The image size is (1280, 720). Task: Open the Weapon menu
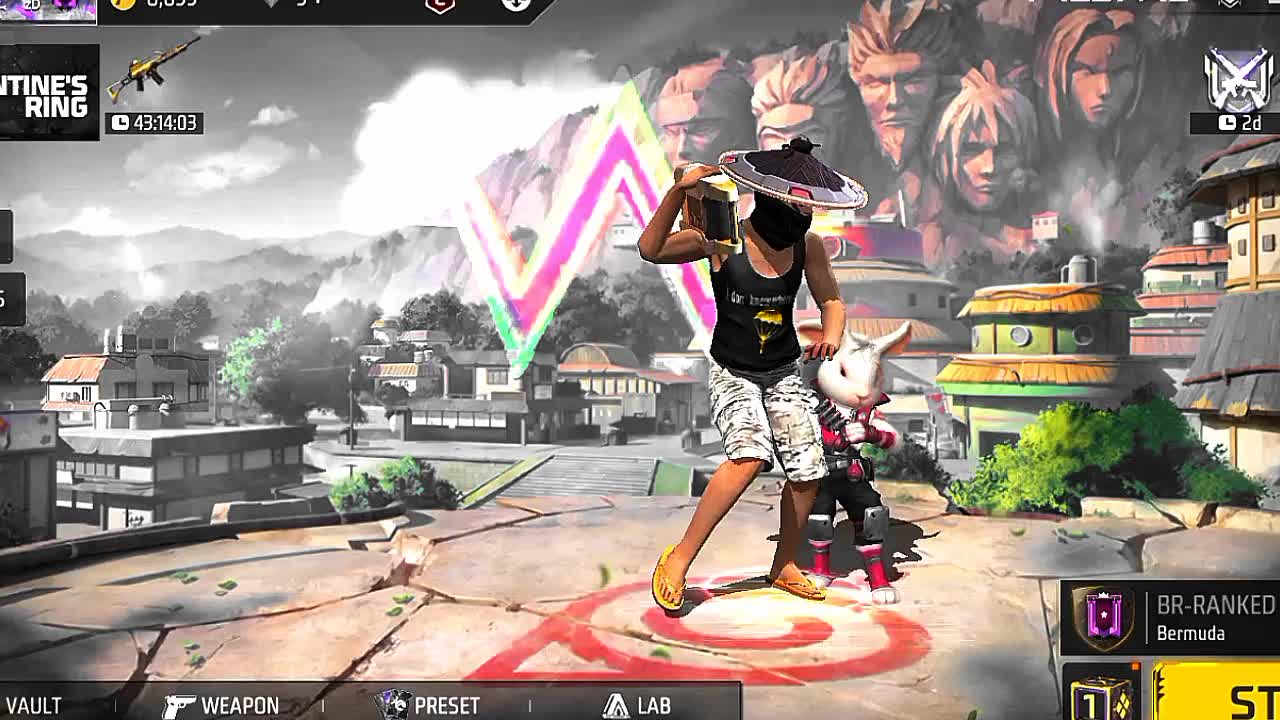click(x=221, y=705)
